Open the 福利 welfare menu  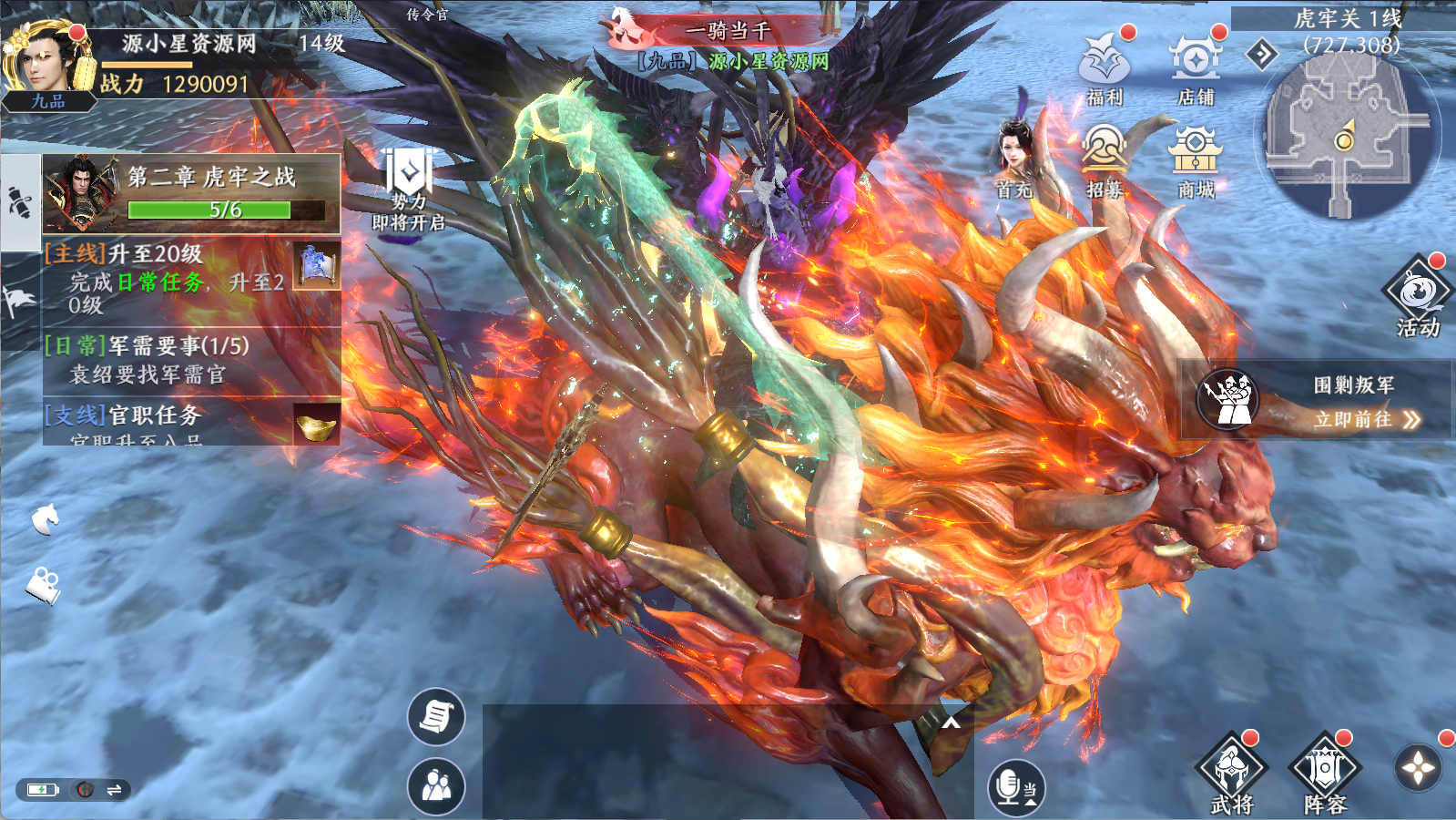[1105, 66]
